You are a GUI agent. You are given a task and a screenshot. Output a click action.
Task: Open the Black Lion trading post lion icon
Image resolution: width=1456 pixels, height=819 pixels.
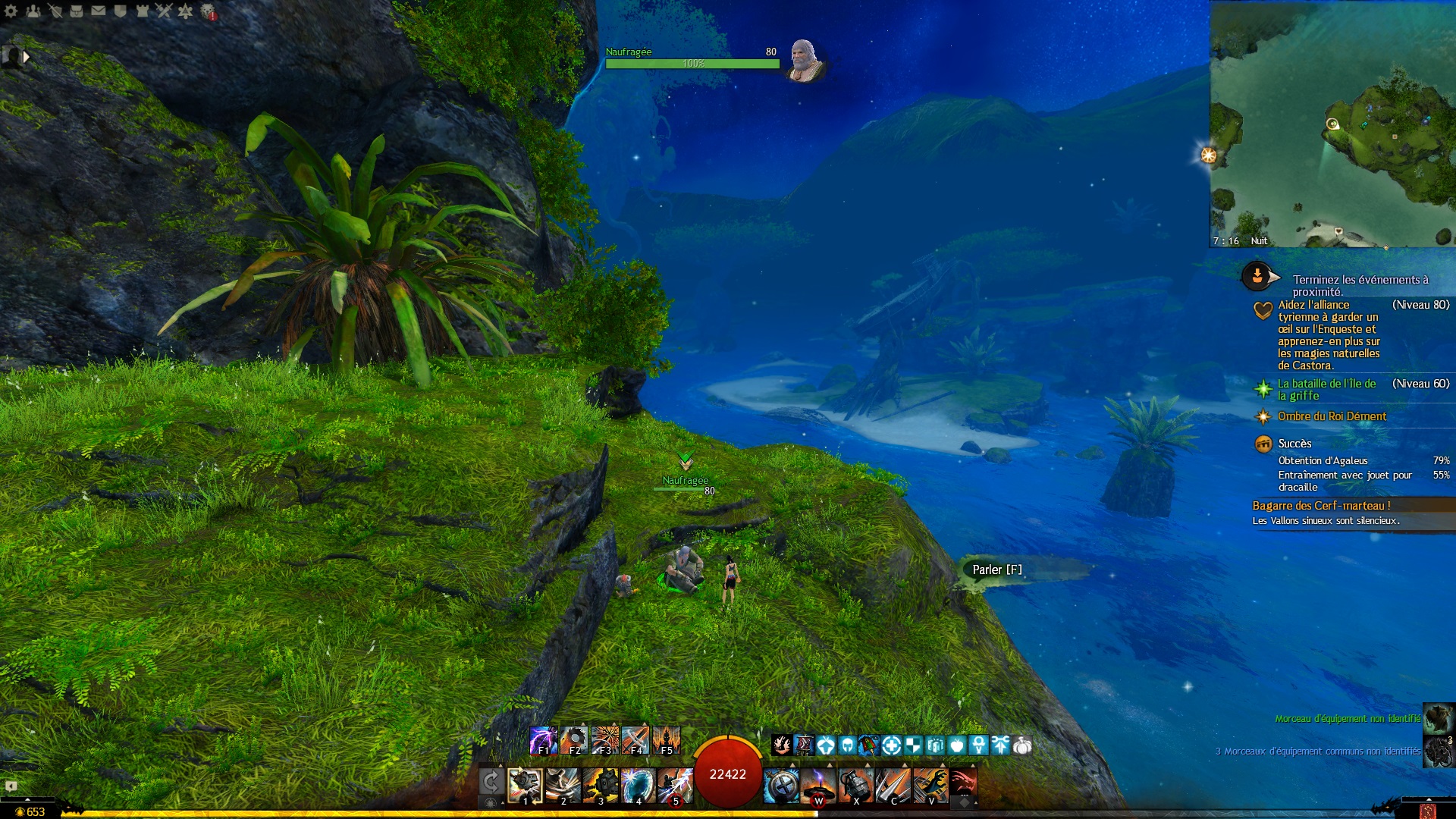(x=207, y=11)
